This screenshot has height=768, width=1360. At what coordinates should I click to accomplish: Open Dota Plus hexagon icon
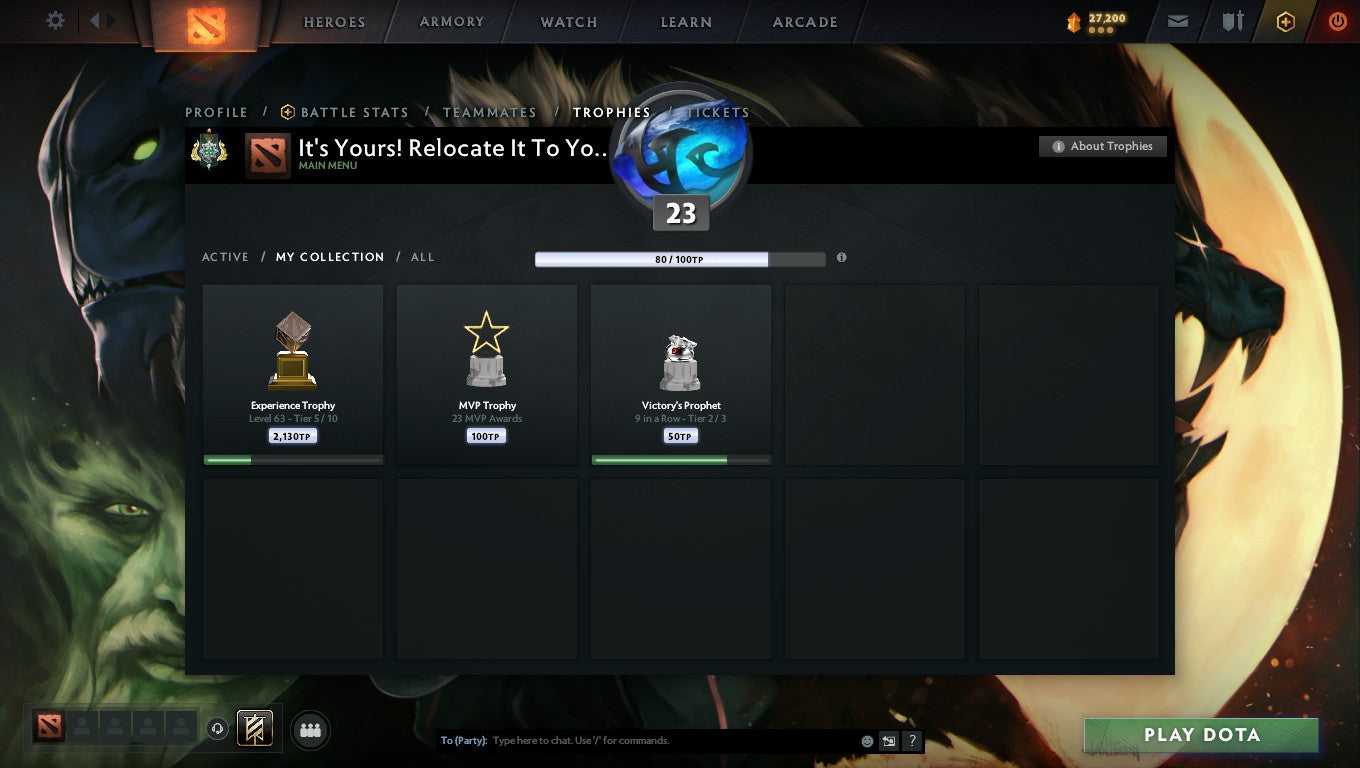(1285, 21)
